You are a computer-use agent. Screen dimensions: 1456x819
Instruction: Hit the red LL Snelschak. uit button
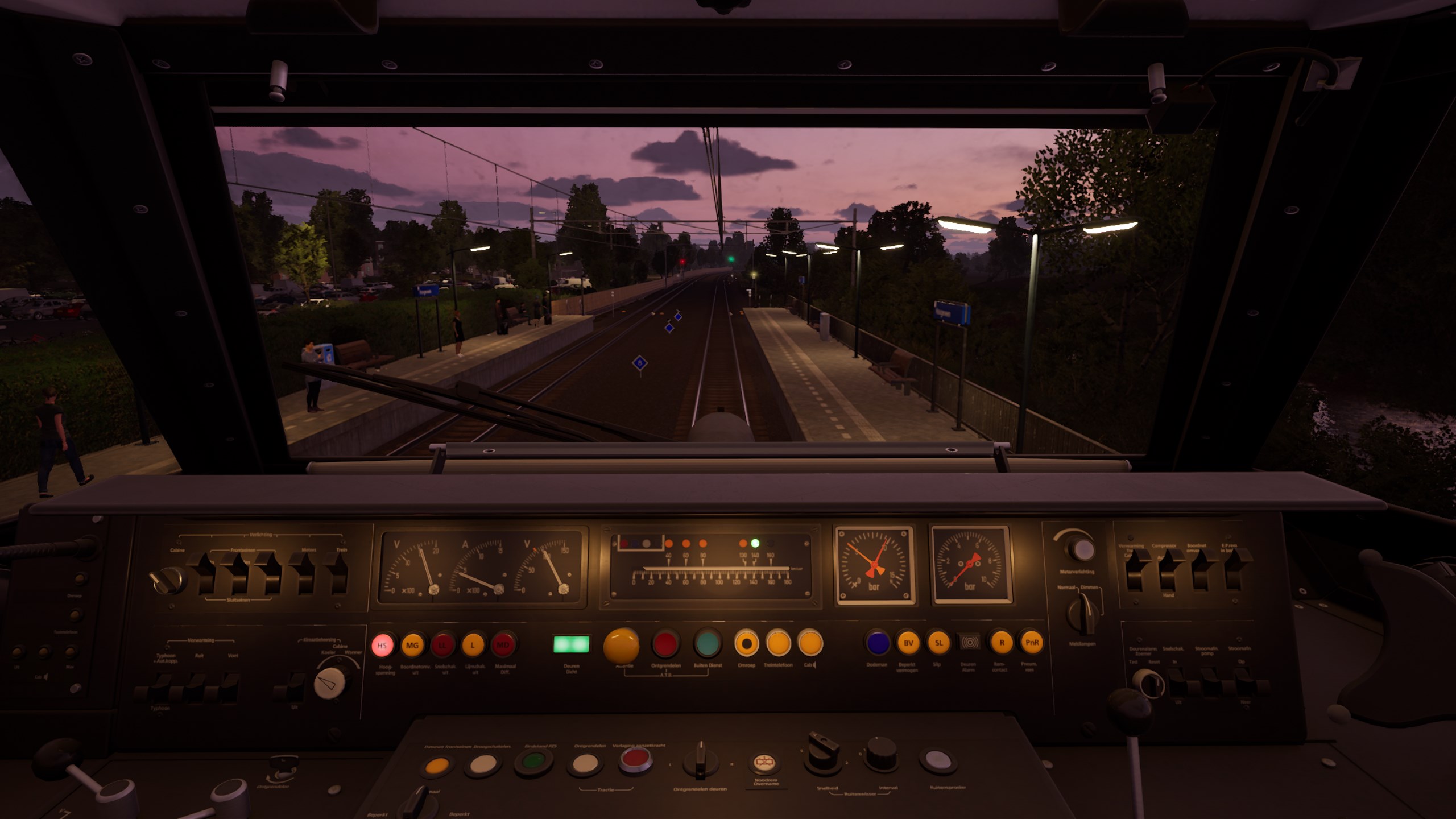442,646
